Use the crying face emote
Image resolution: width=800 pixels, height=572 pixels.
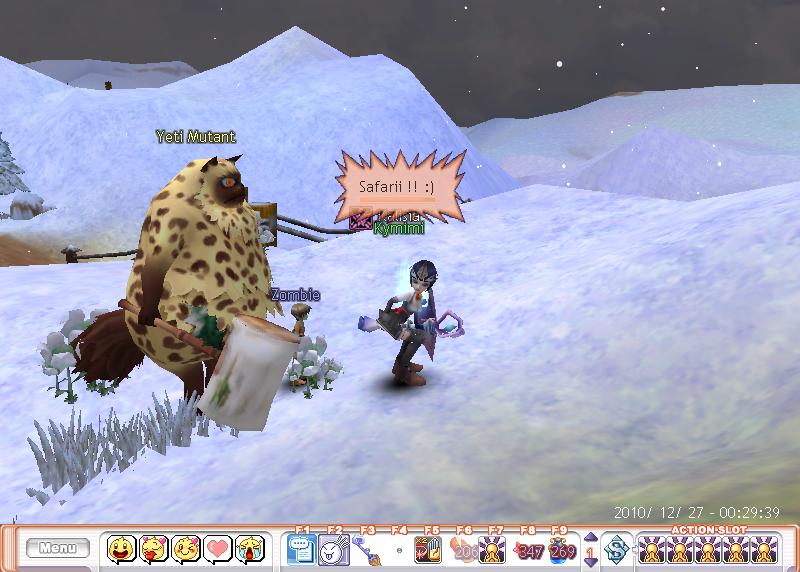pos(247,548)
